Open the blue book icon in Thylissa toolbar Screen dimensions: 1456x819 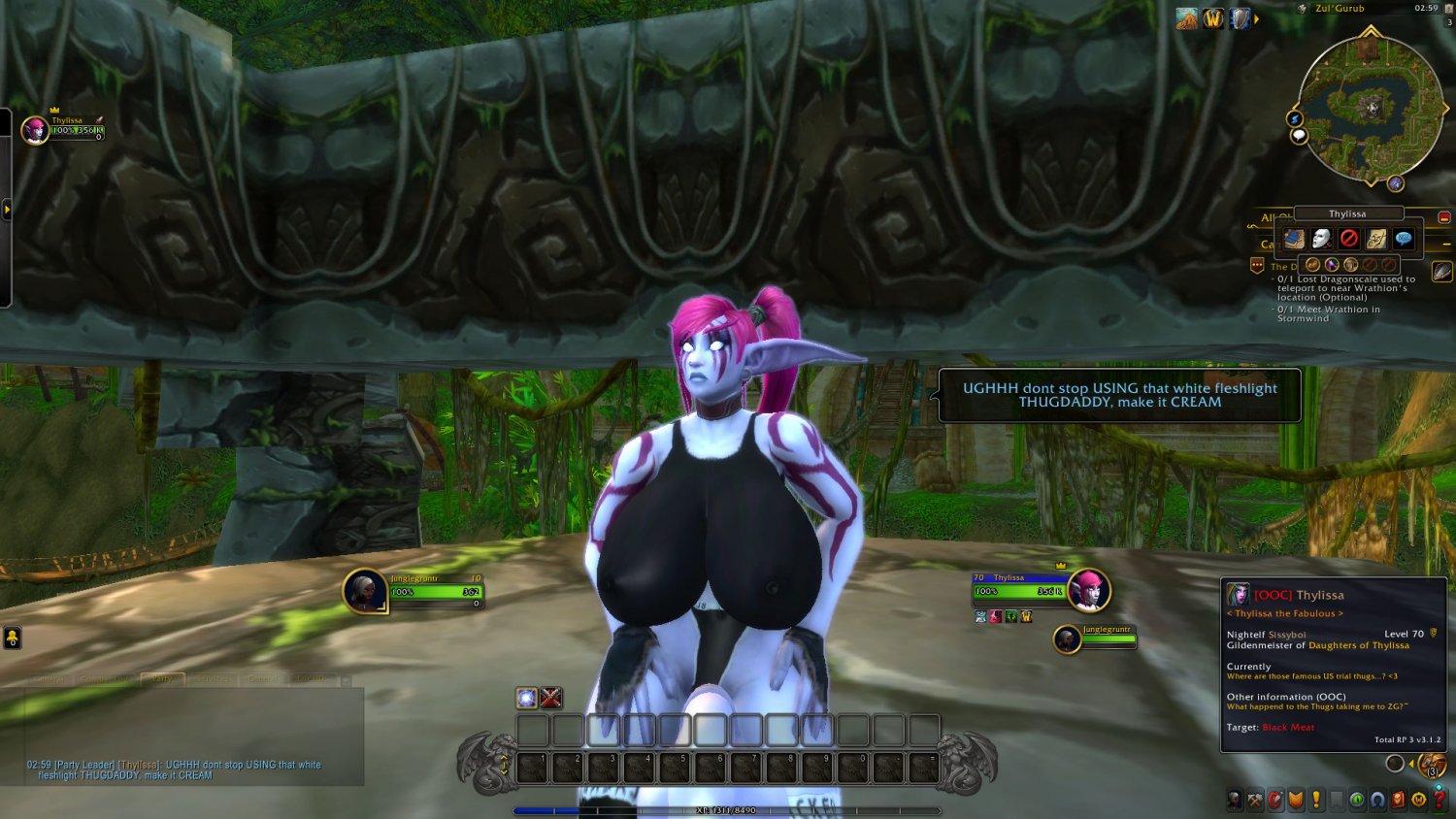point(1294,239)
